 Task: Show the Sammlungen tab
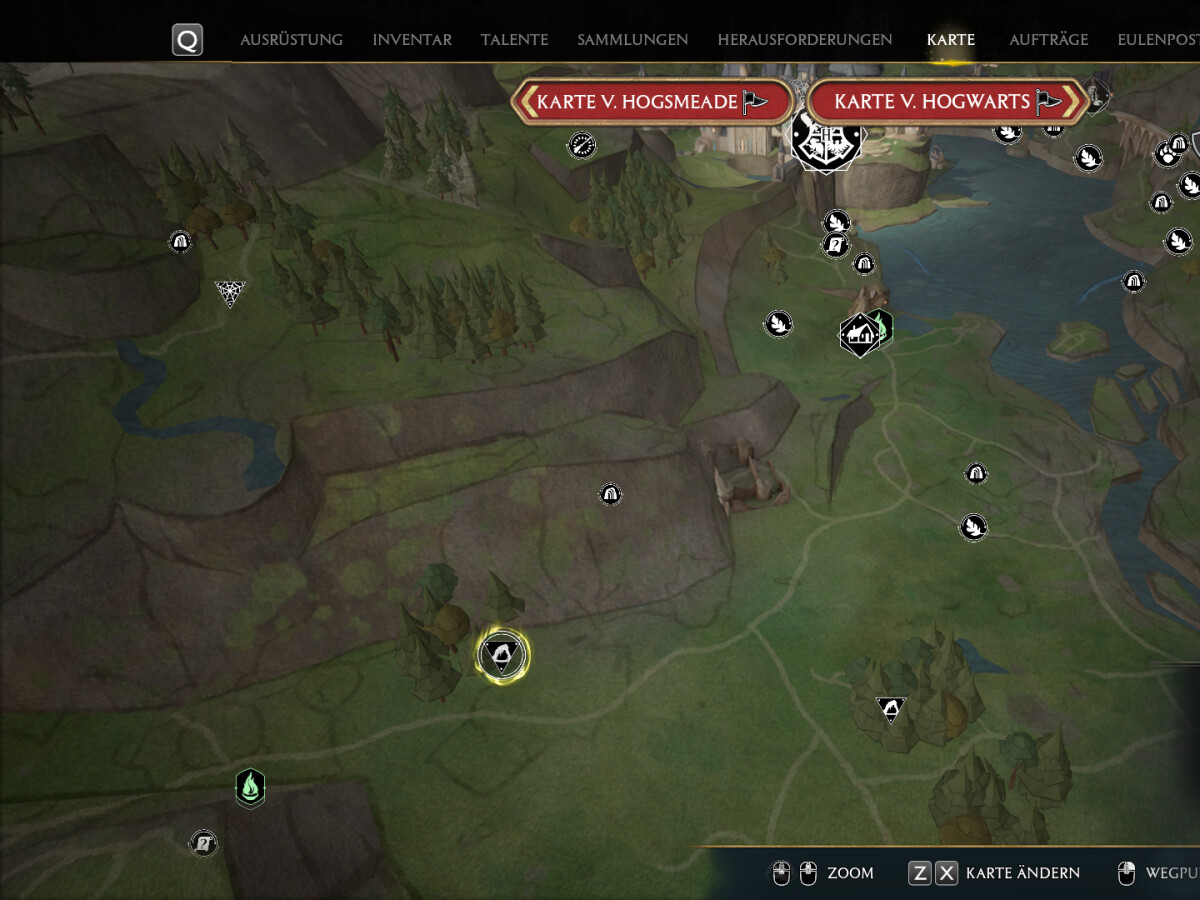632,40
